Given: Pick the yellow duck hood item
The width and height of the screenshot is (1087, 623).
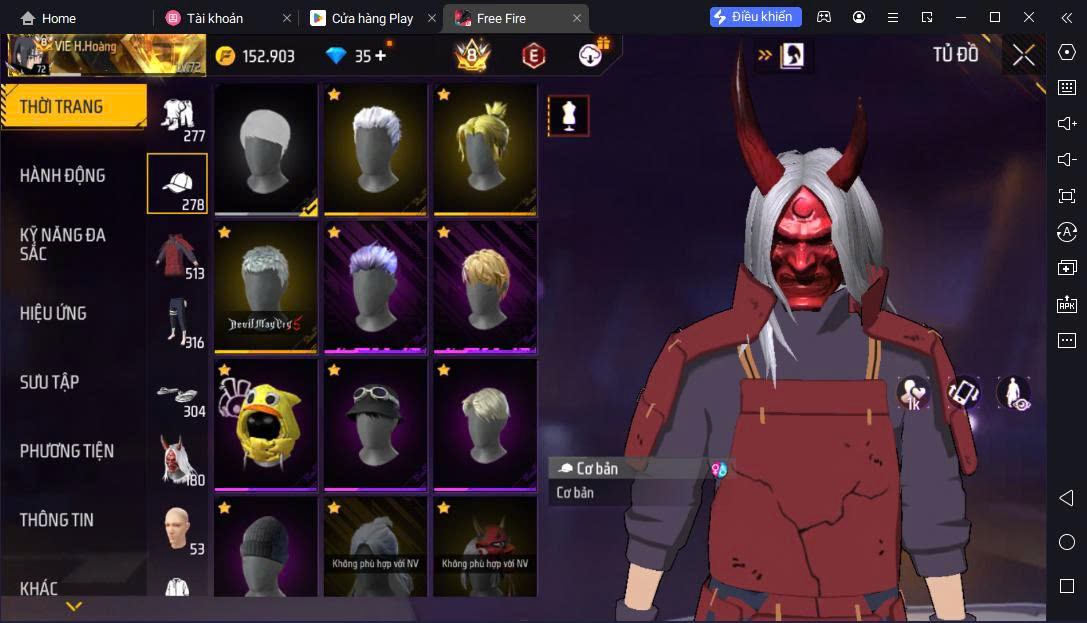Looking at the screenshot, I should coord(265,425).
